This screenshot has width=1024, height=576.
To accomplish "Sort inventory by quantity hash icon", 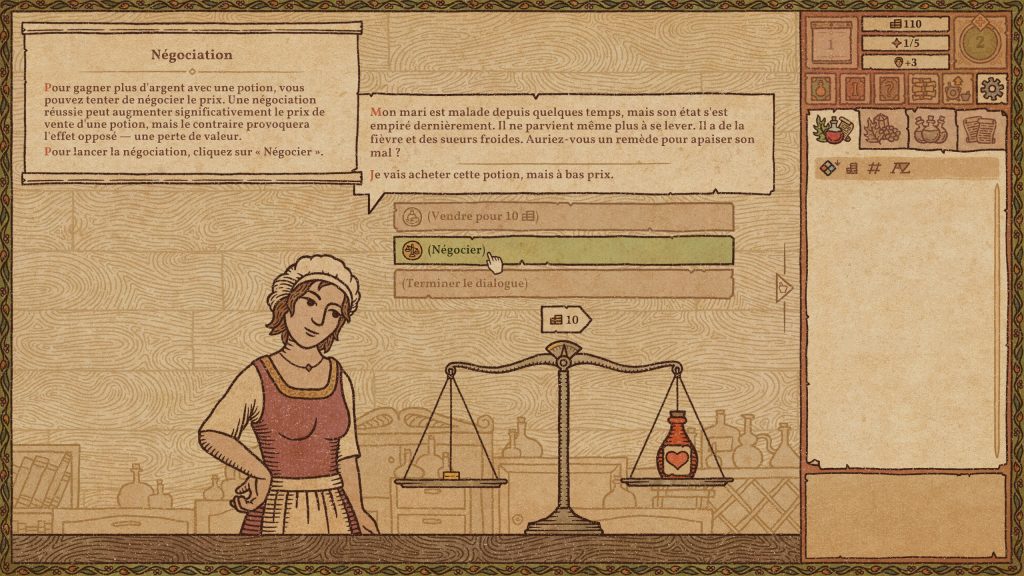I will 874,168.
